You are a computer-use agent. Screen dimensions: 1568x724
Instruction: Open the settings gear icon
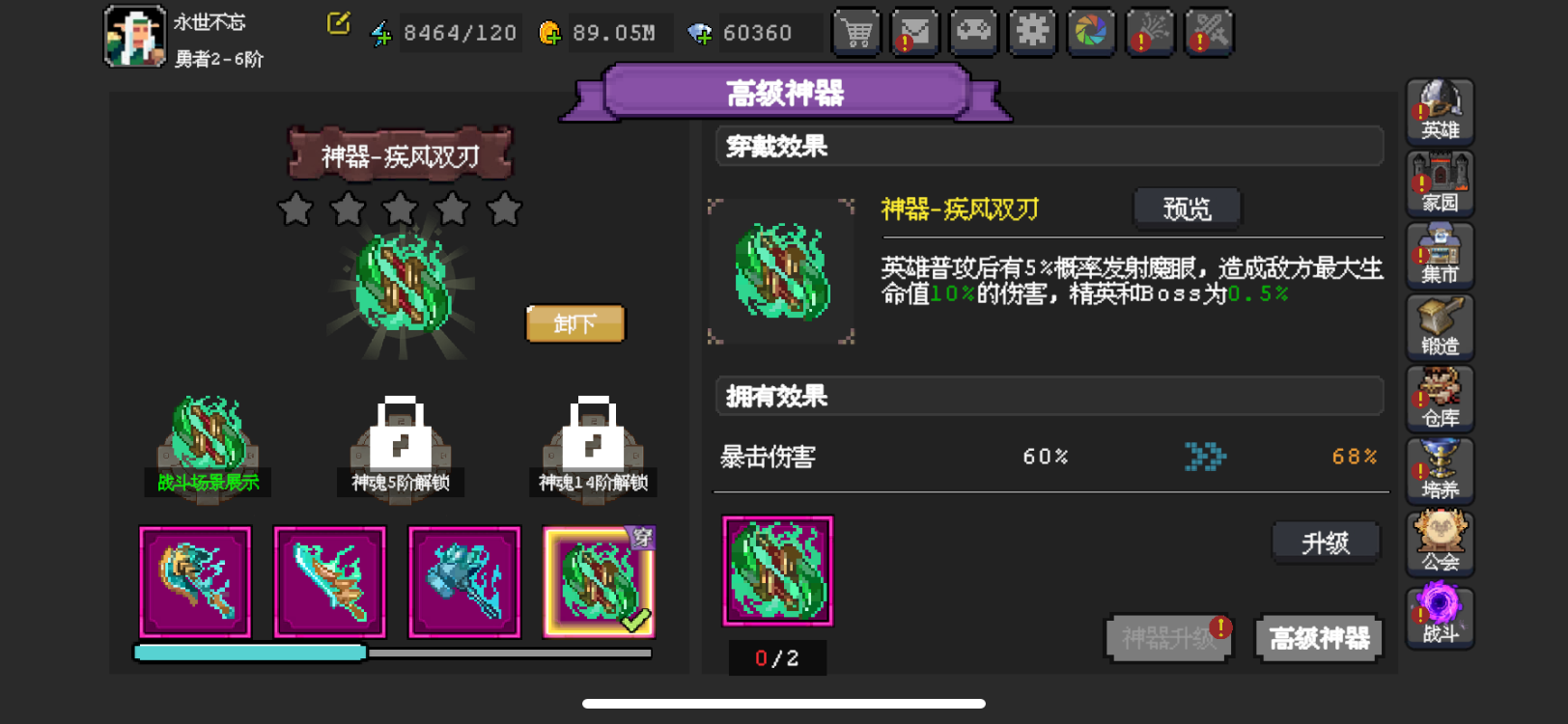point(1032,32)
